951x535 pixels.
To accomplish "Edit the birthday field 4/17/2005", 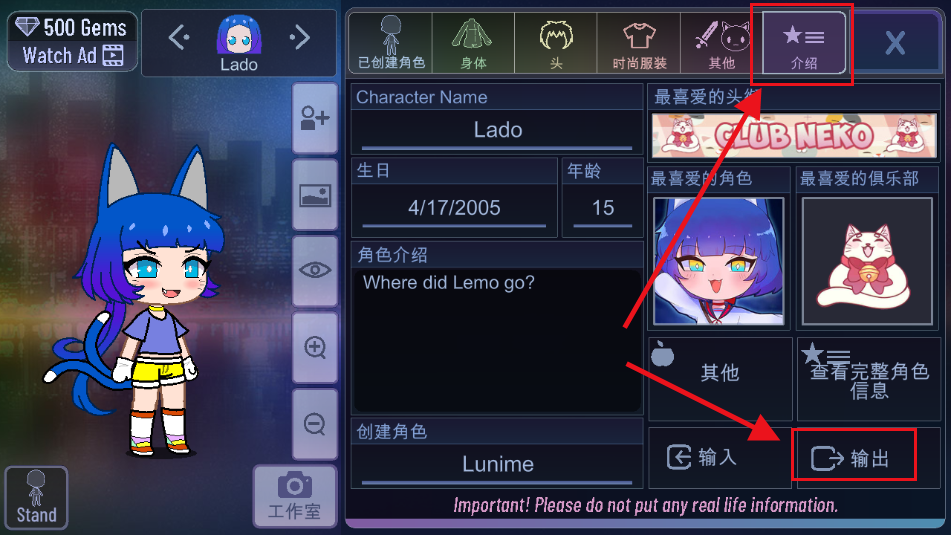I will tap(454, 208).
